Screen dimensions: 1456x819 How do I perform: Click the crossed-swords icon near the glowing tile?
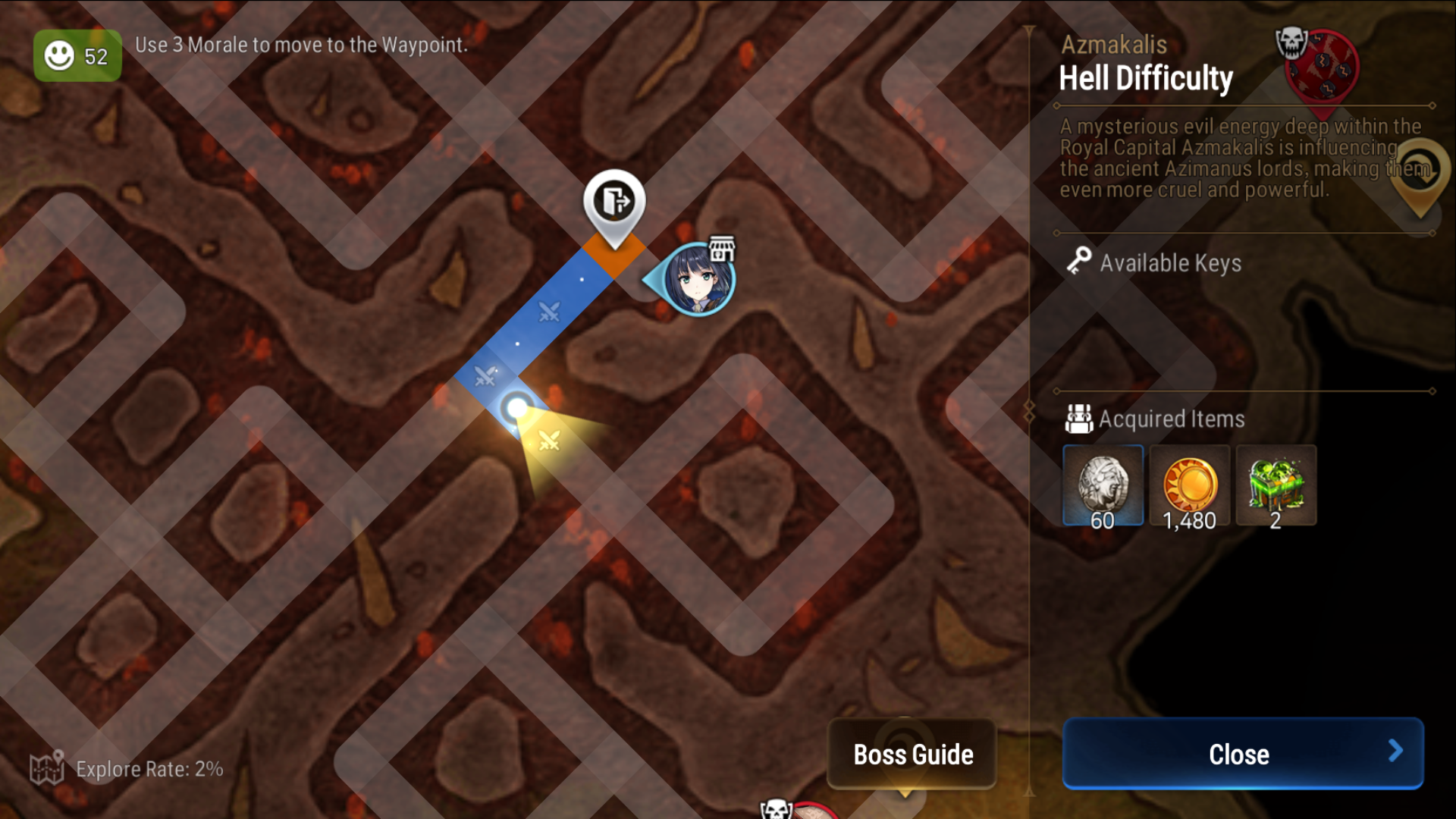[x=551, y=440]
